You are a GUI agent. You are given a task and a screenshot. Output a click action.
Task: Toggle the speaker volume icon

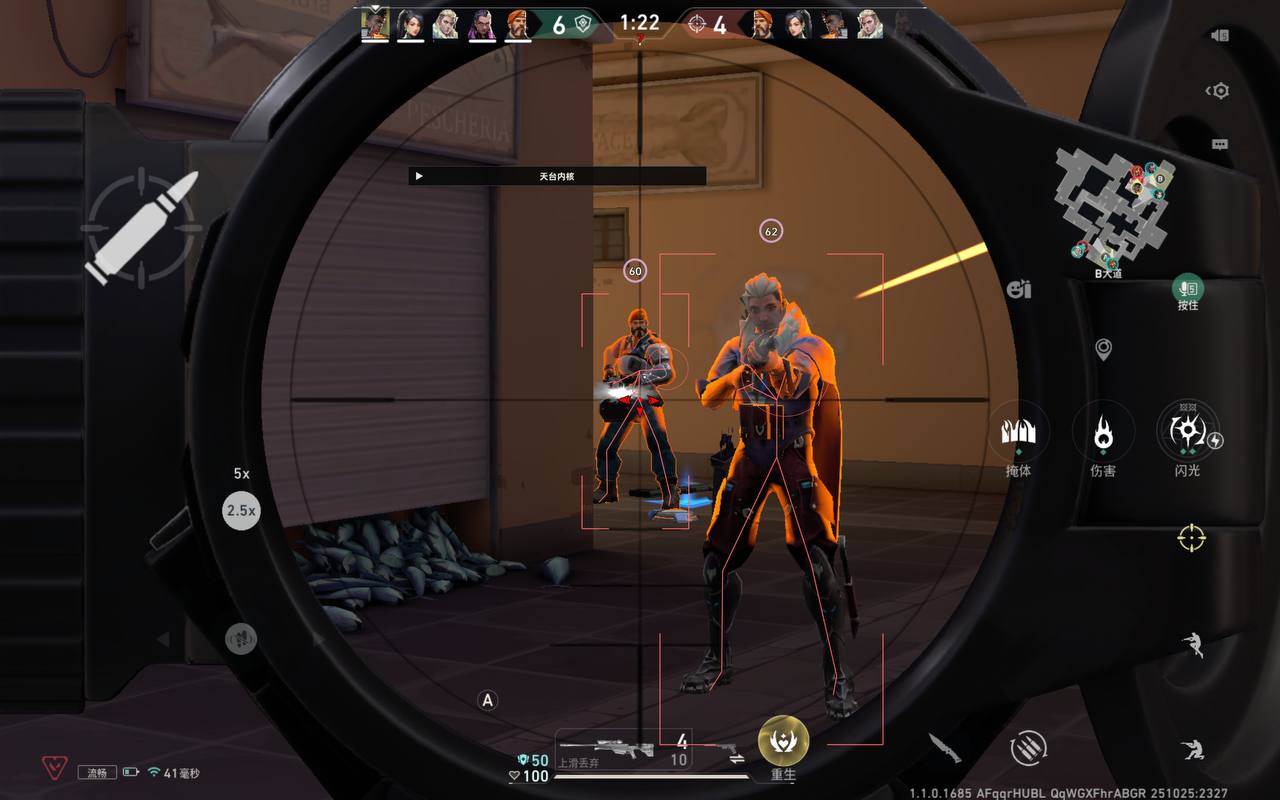1219,36
